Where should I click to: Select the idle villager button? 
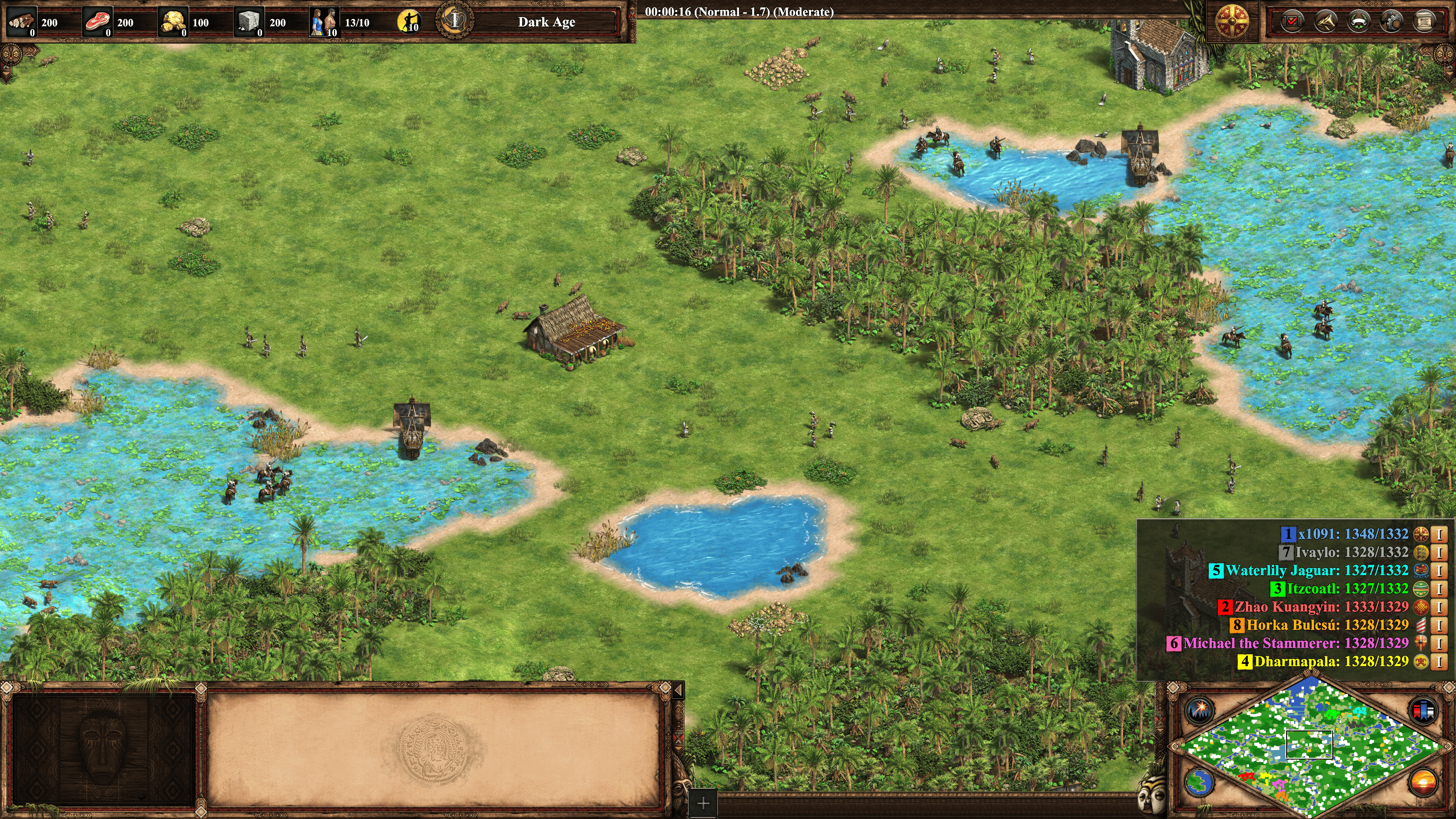[x=409, y=22]
